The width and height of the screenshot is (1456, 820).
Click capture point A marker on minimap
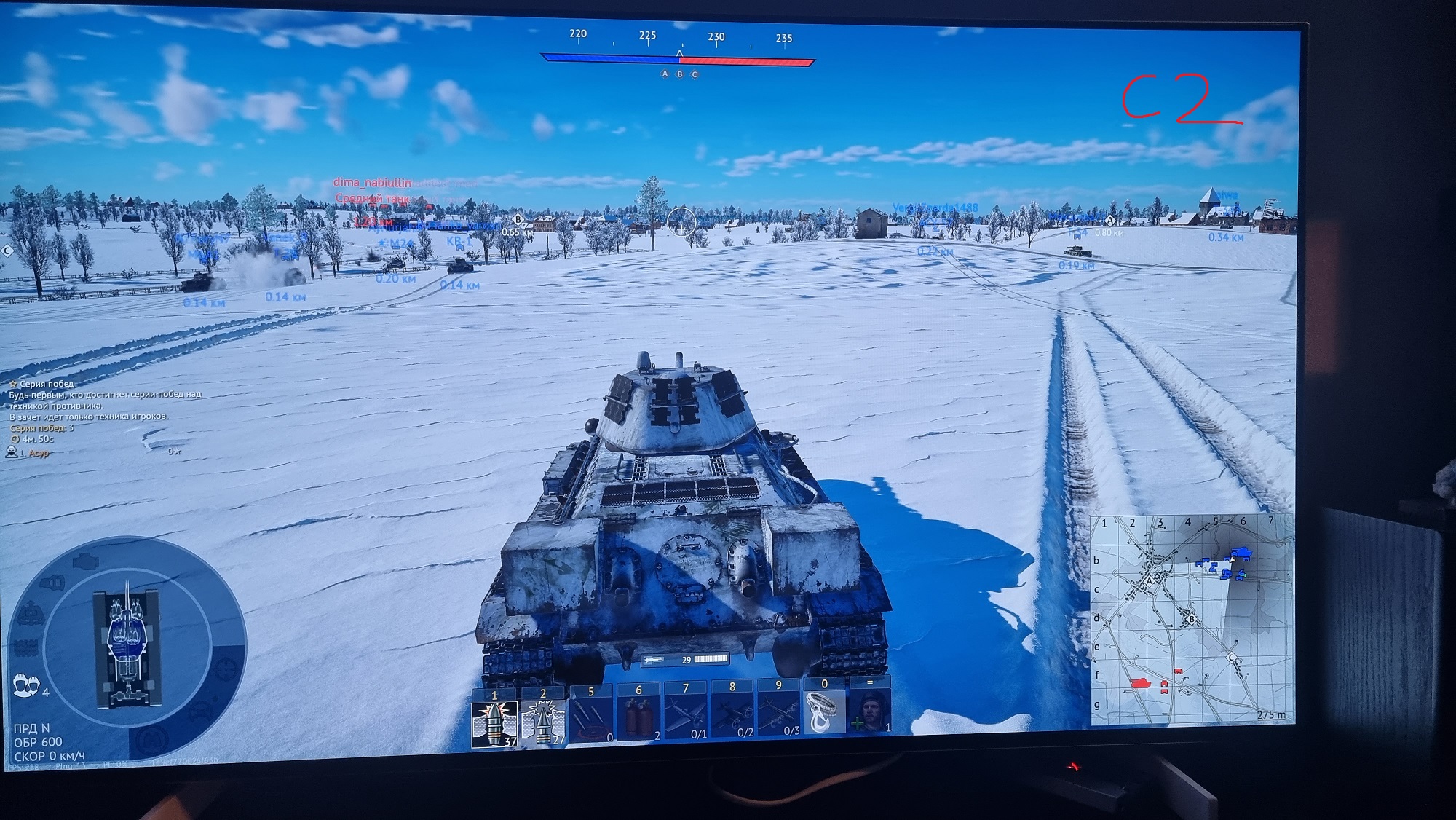[x=1150, y=582]
